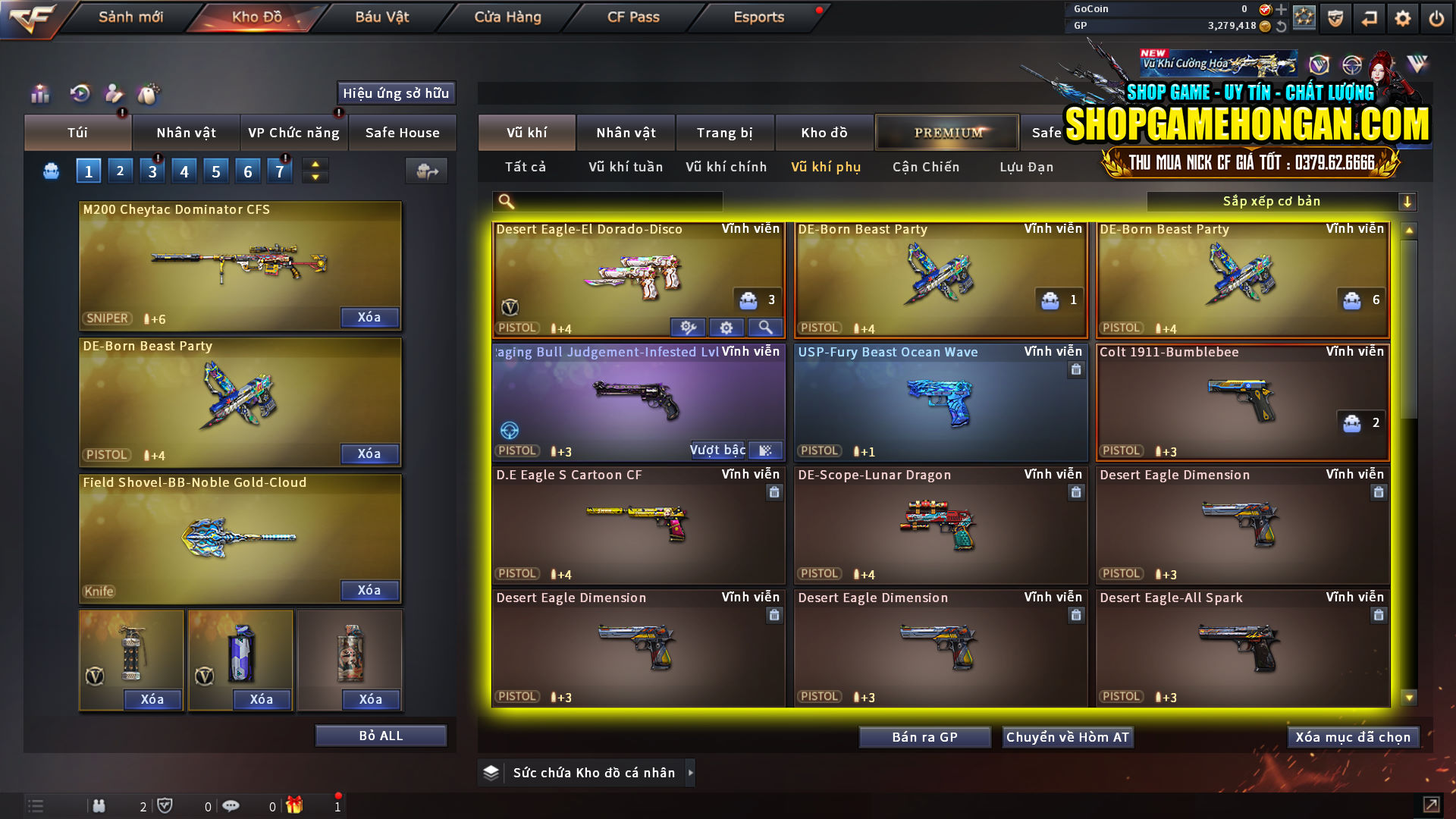Open the pet icon next to character icon
Viewport: 1456px width, 819px height.
[149, 94]
